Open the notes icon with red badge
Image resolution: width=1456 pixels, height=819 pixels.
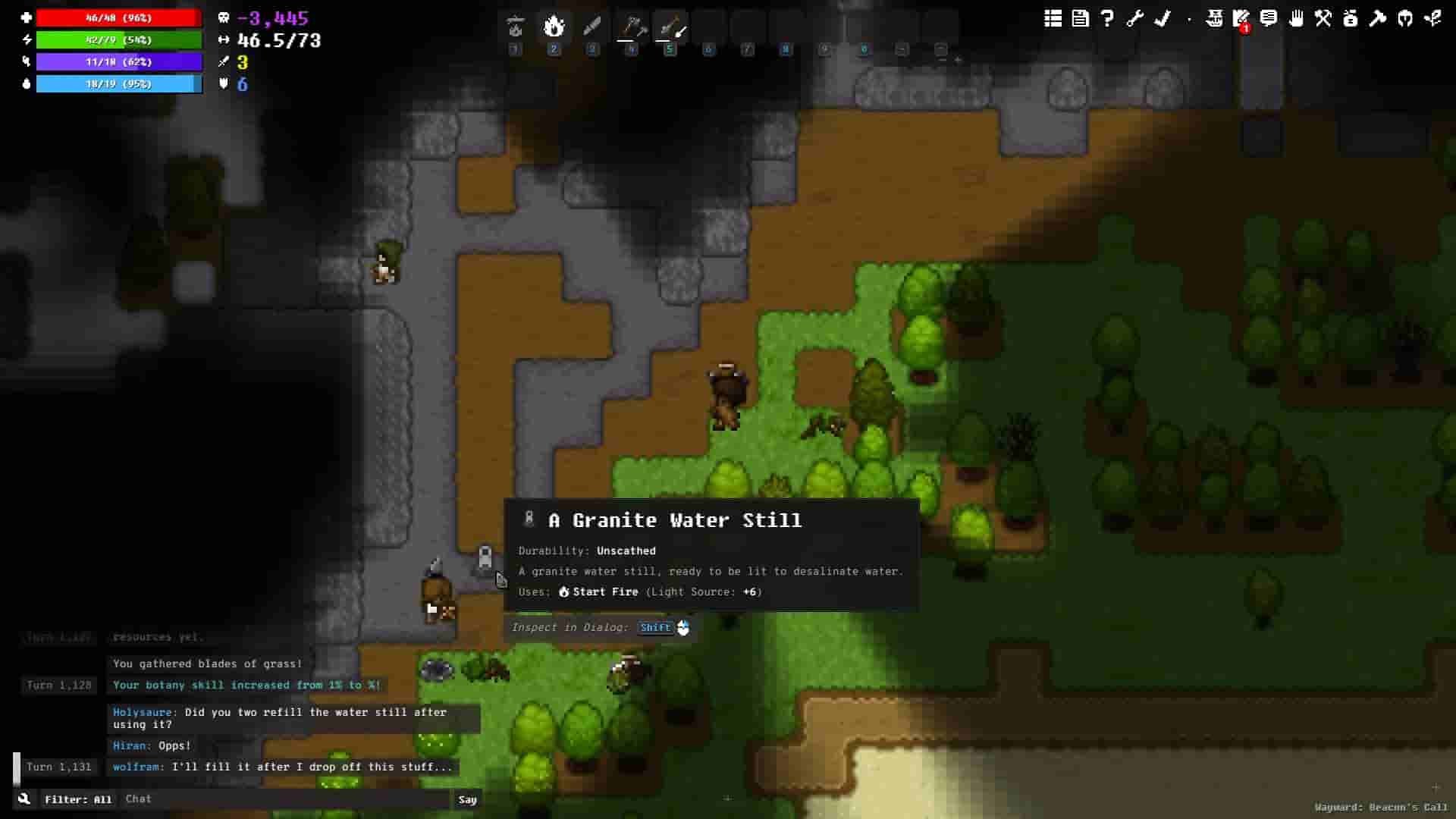coord(1241,19)
